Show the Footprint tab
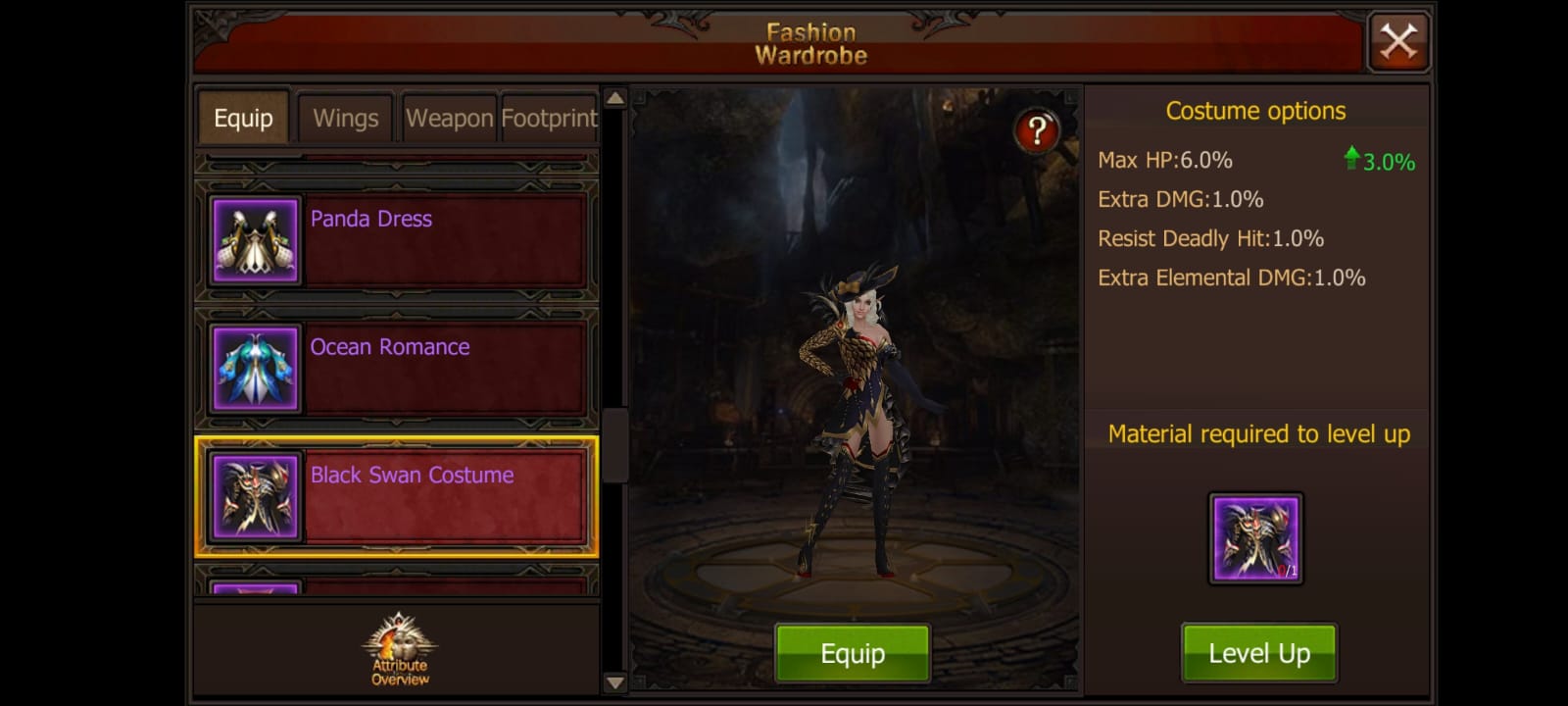Image resolution: width=1568 pixels, height=706 pixels. pyautogui.click(x=549, y=119)
